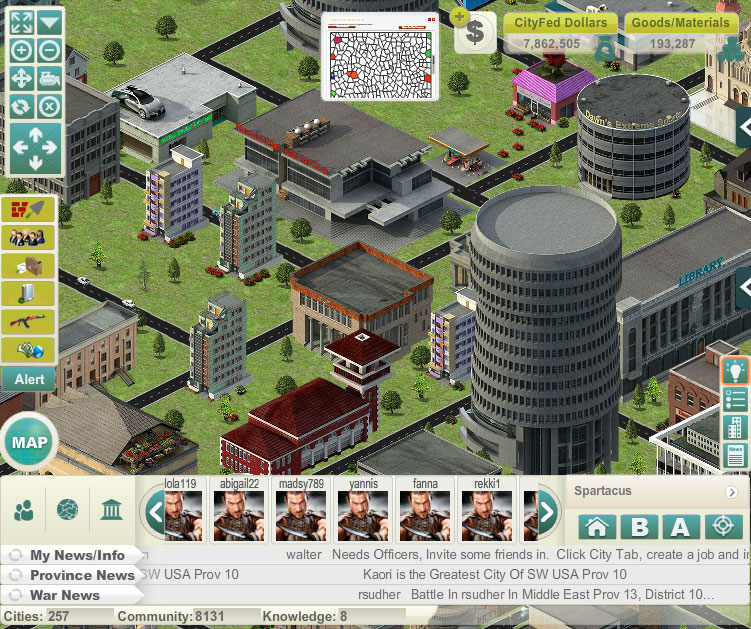Click the Alert button
The image size is (751, 629).
click(28, 379)
